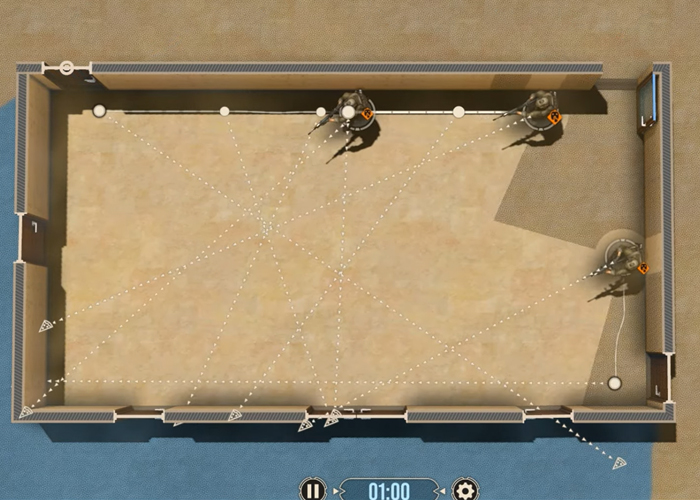The height and width of the screenshot is (500, 700).
Task: Pause the mission with the pause button
Action: pyautogui.click(x=313, y=490)
